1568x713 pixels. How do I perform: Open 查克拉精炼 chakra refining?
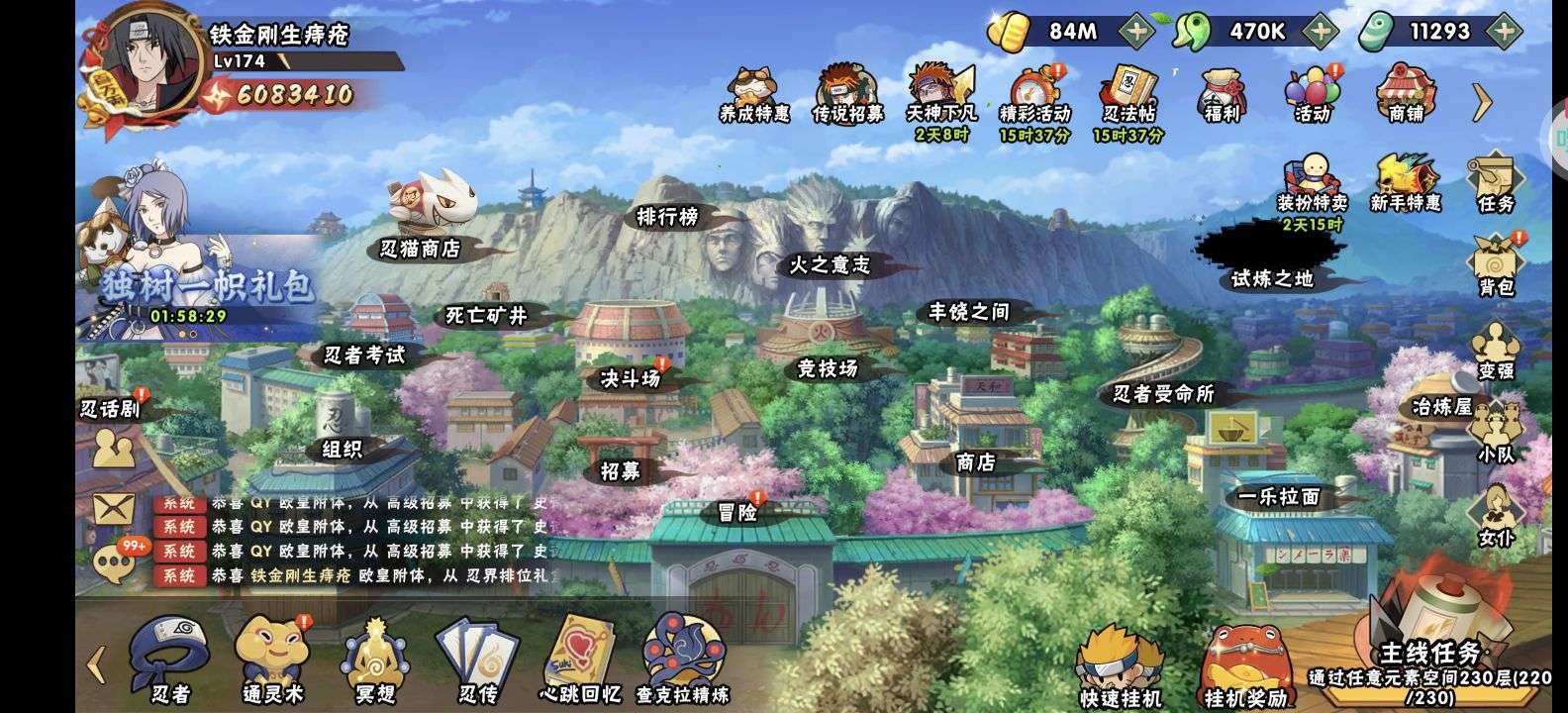coord(682,659)
